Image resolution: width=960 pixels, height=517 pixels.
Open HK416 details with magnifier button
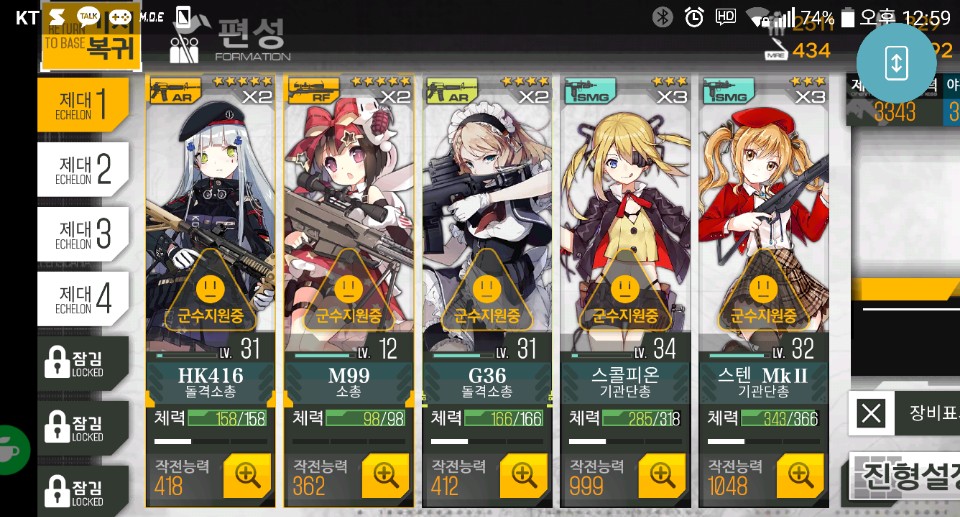tap(246, 475)
